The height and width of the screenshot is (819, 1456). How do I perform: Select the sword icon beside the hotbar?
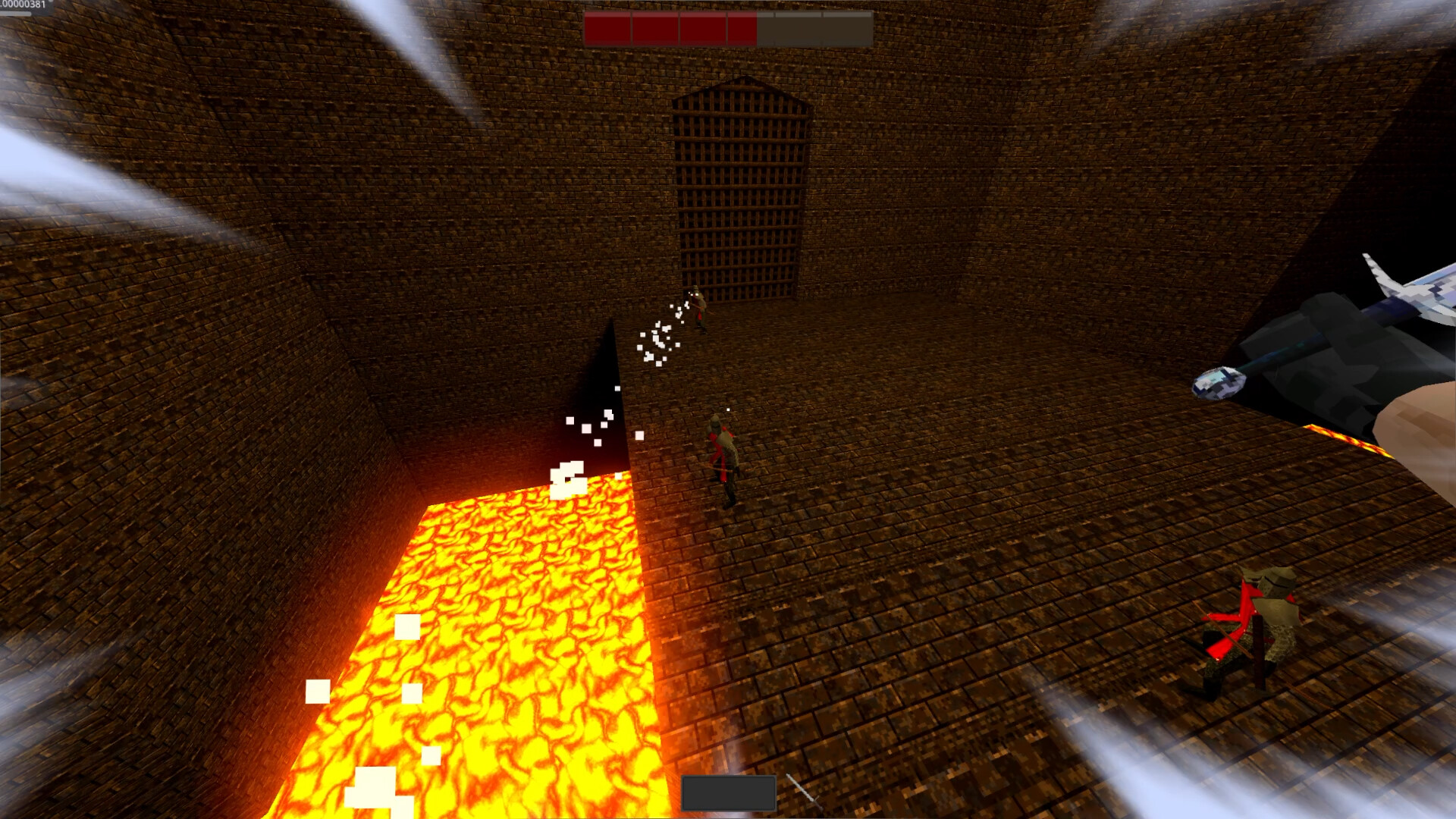point(805,792)
